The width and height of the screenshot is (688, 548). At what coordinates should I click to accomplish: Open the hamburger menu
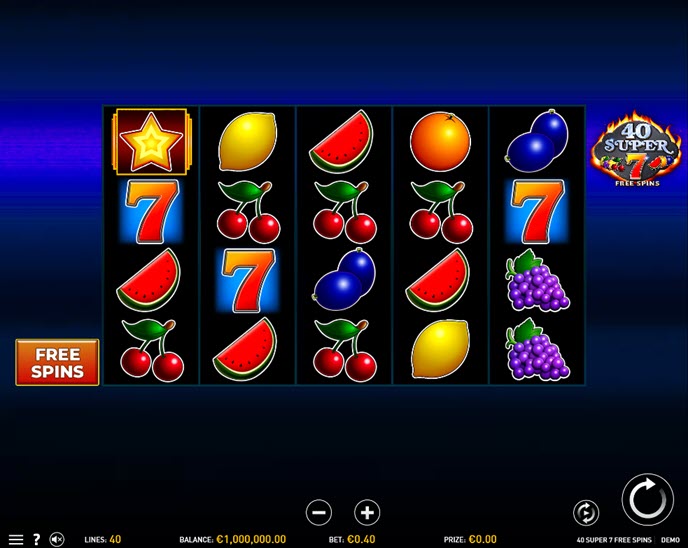click(x=15, y=540)
